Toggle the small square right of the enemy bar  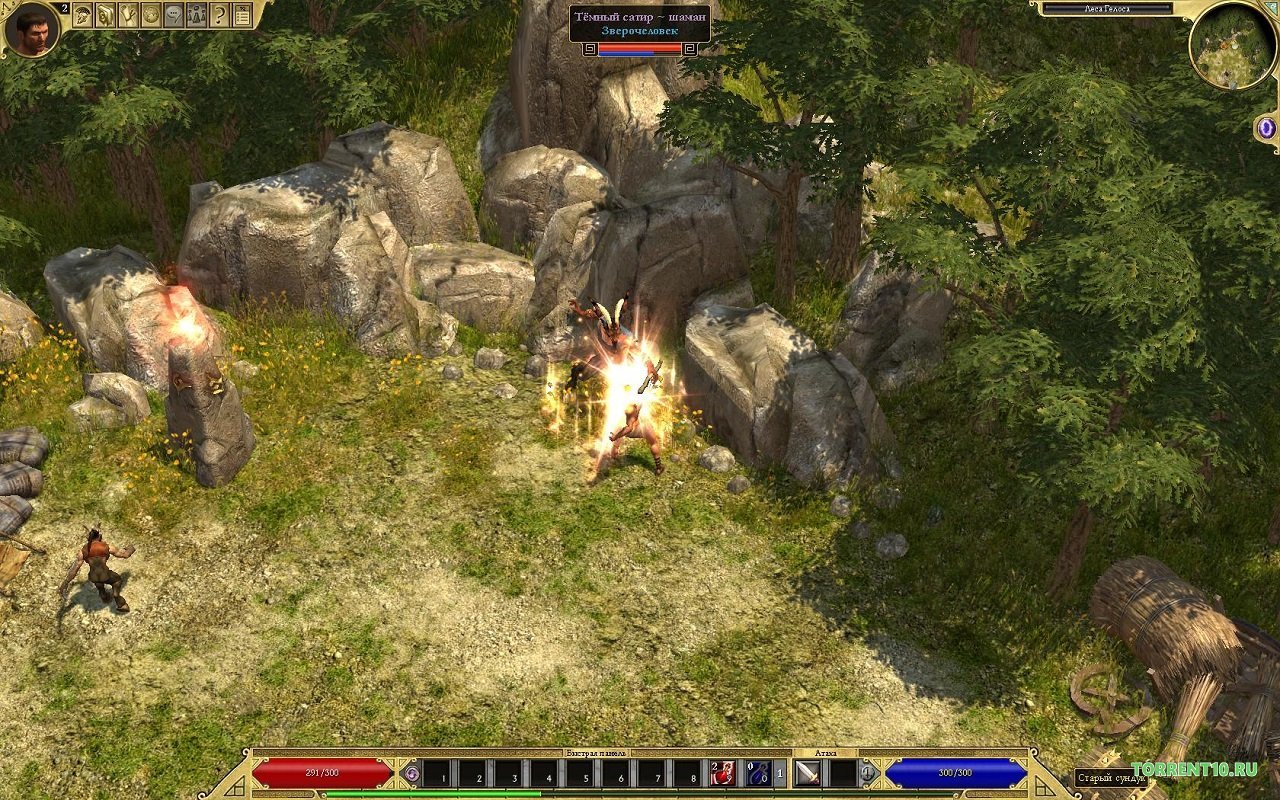(x=691, y=48)
